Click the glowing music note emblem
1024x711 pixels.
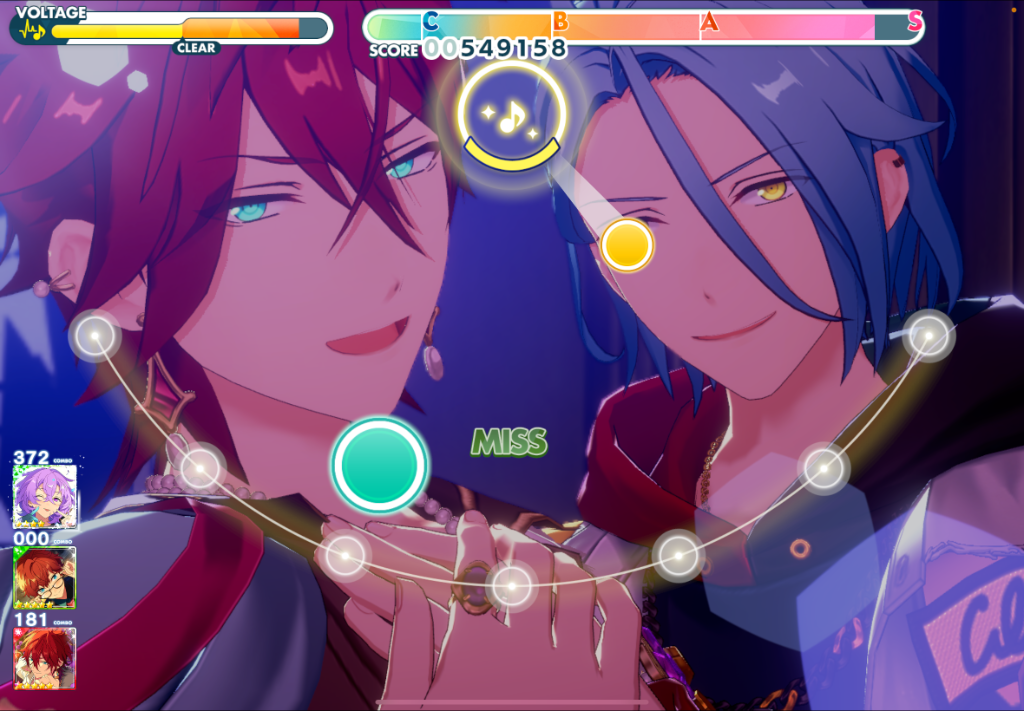point(512,116)
